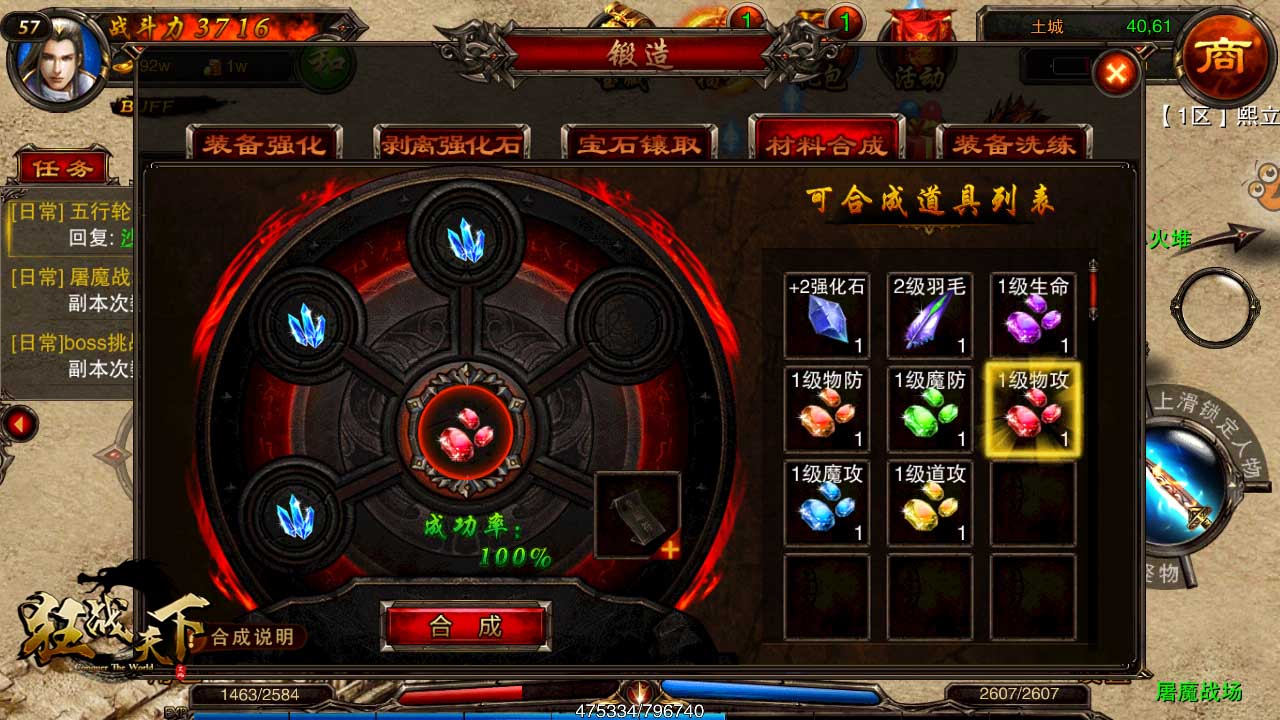
Task: Open the 装备洗练 tab
Action: click(x=1013, y=145)
